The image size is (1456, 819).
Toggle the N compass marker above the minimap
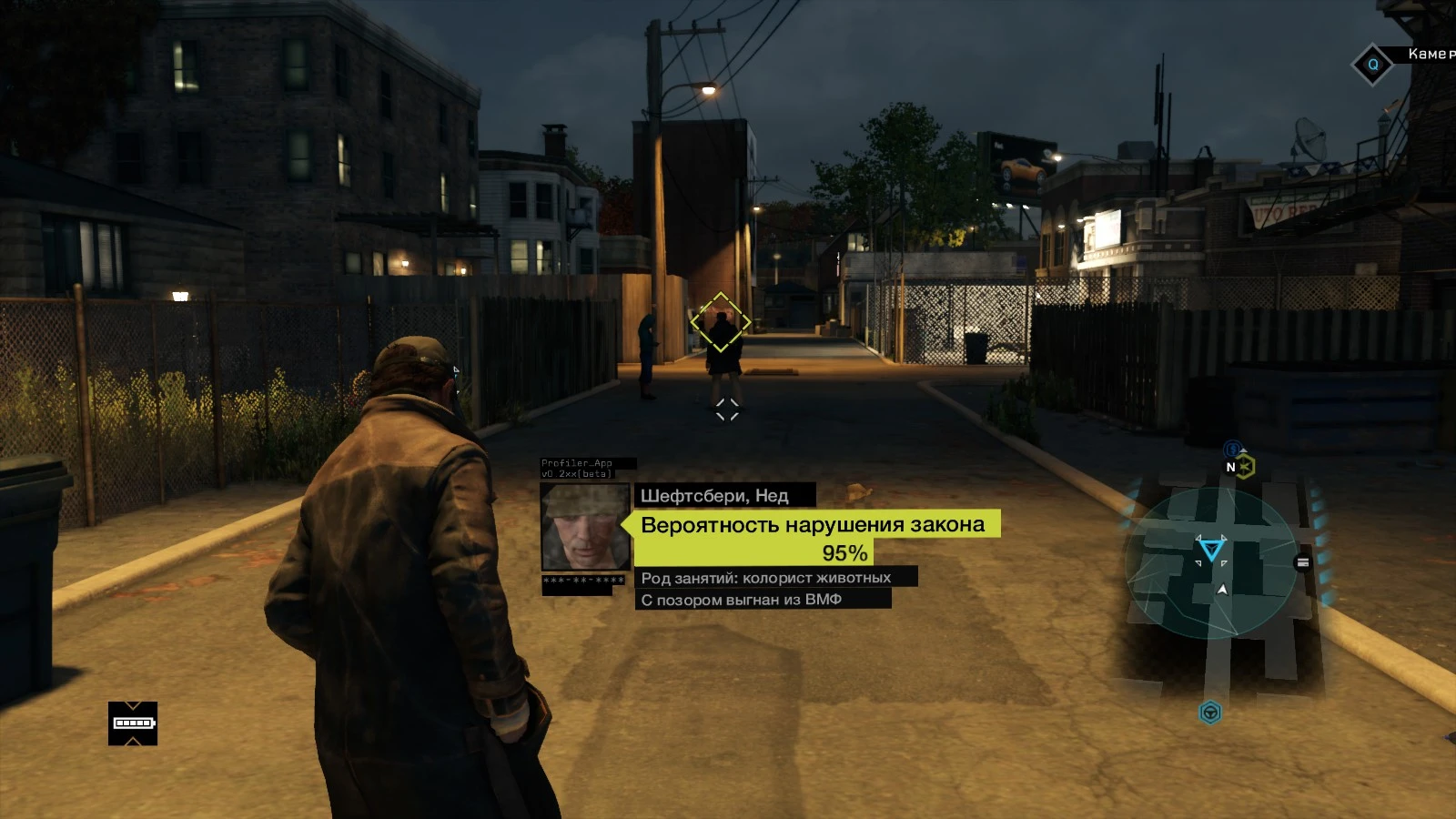click(x=1230, y=467)
